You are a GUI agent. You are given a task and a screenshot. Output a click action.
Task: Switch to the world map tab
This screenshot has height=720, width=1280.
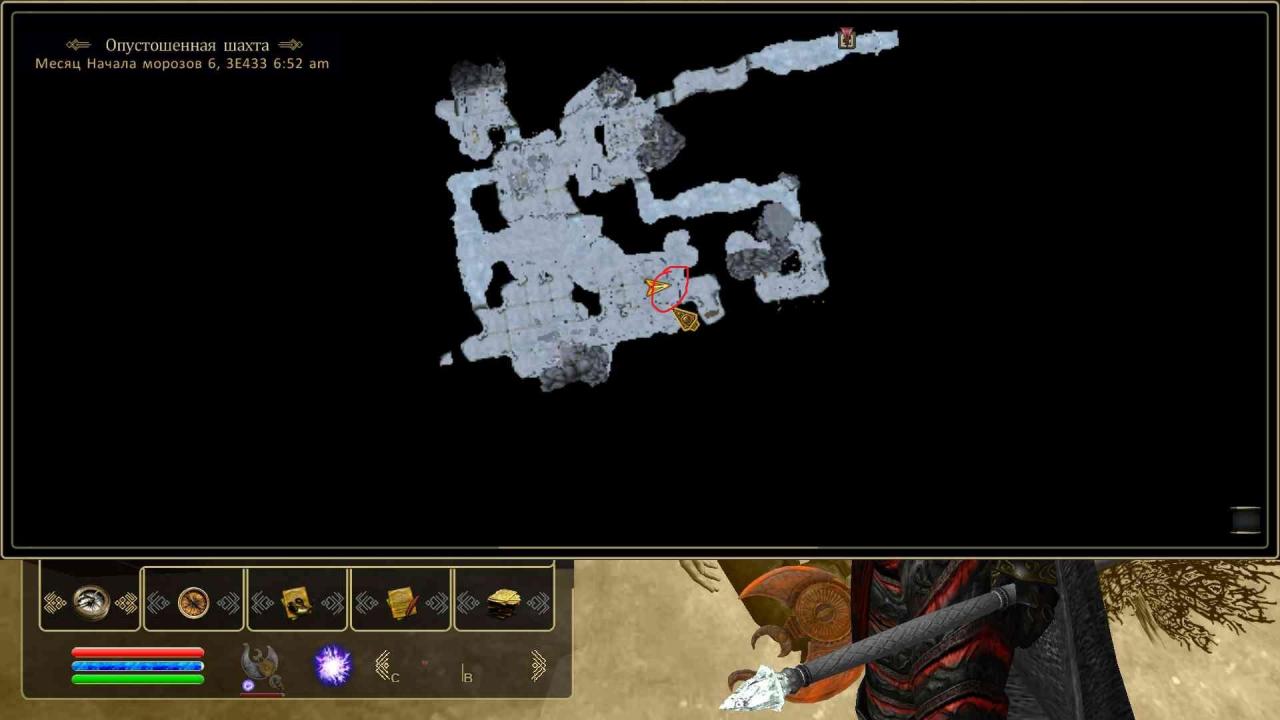point(194,602)
